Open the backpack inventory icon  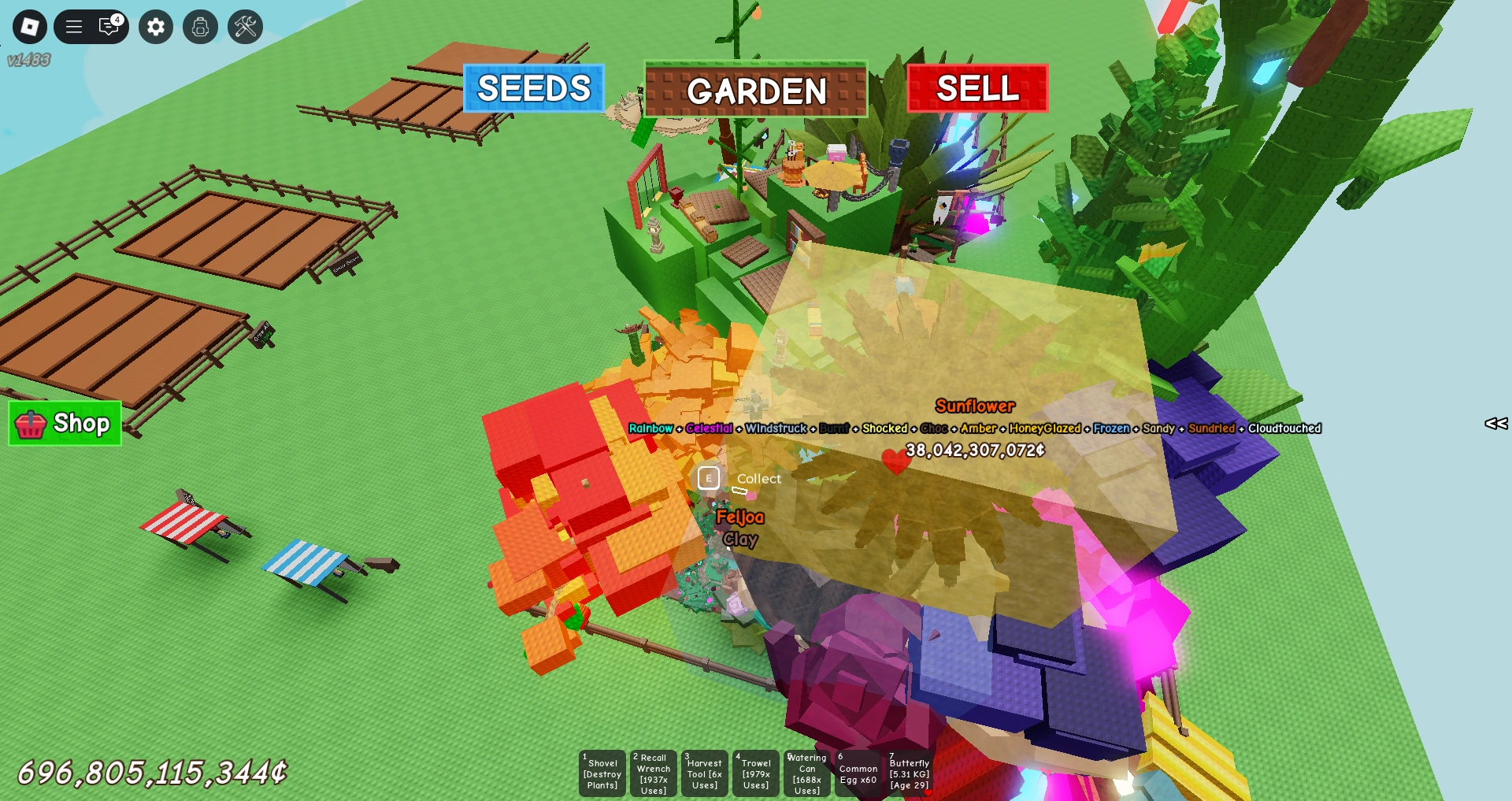coord(201,26)
